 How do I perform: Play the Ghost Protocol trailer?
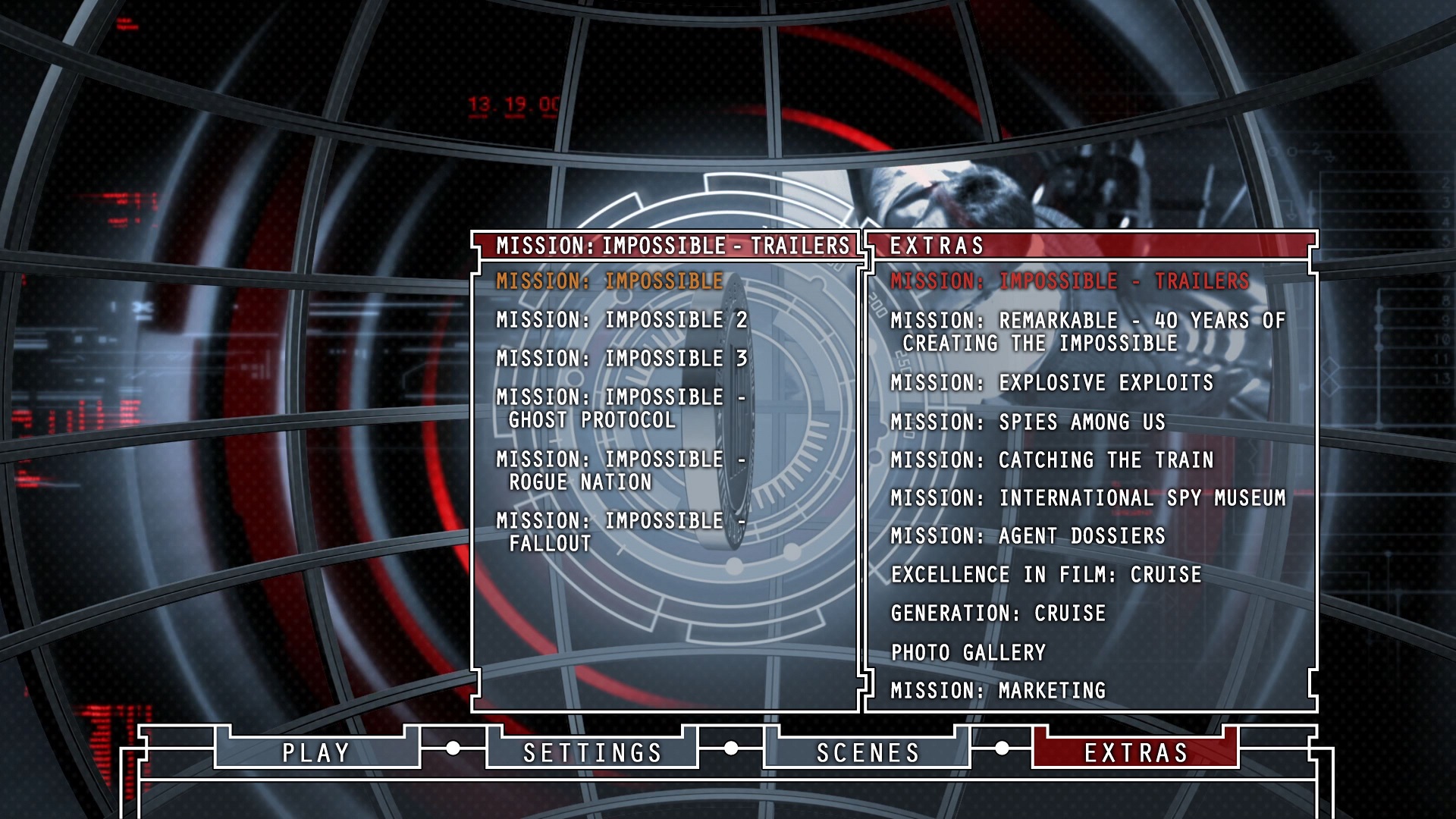[620, 409]
